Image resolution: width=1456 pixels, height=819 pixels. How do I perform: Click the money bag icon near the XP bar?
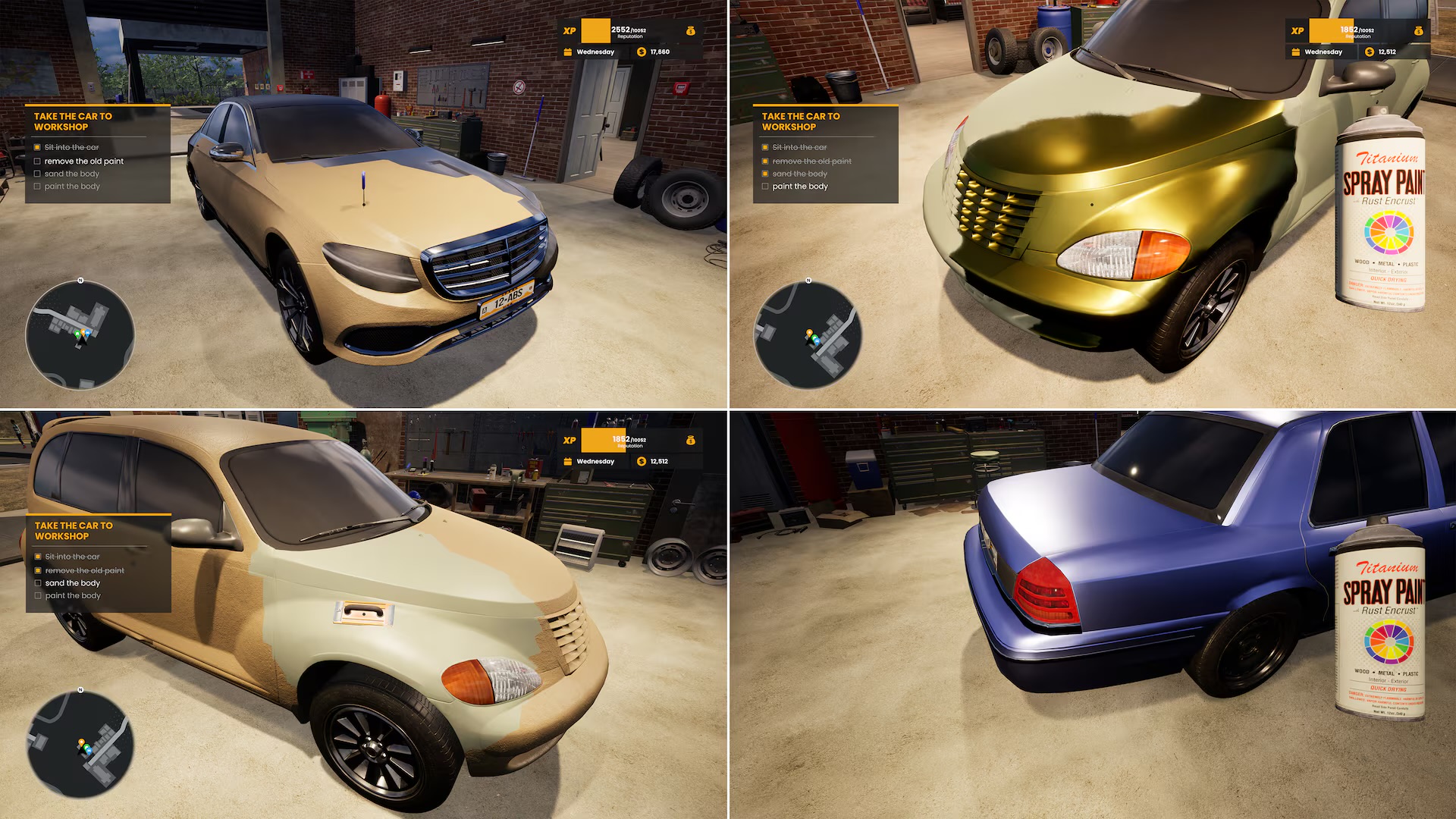pos(691,32)
